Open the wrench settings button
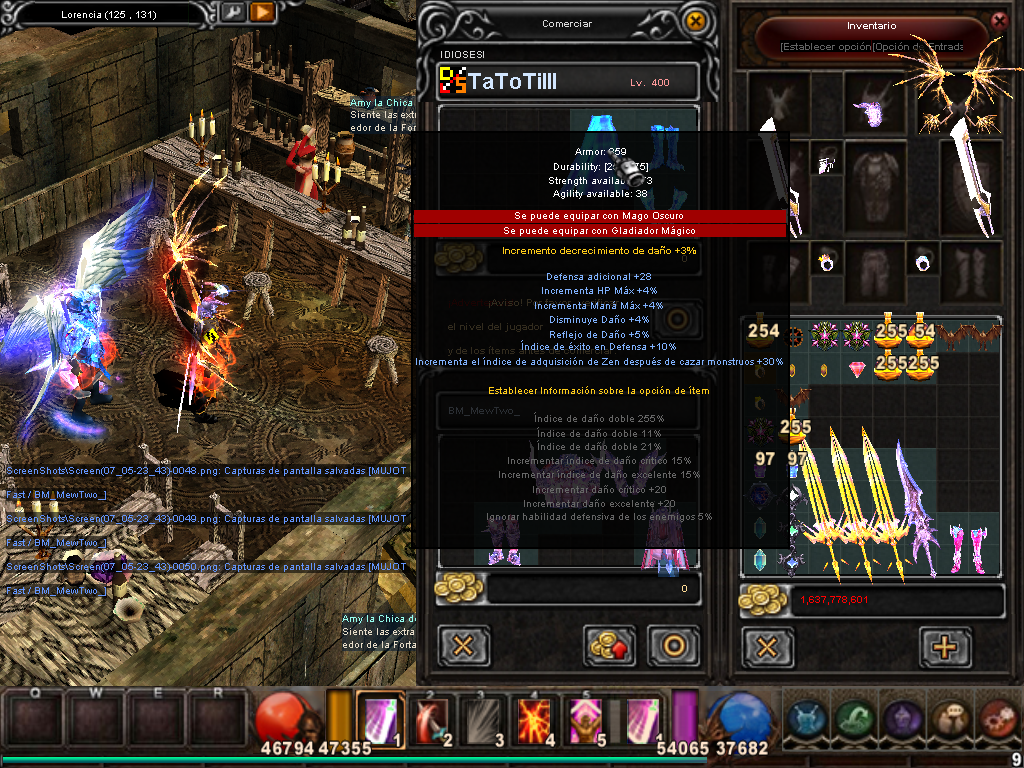The image size is (1024, 768). [232, 13]
